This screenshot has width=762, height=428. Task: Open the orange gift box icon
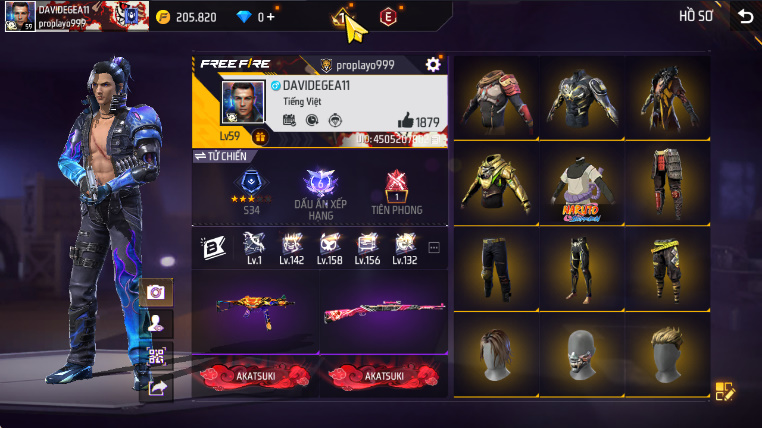pyautogui.click(x=259, y=137)
